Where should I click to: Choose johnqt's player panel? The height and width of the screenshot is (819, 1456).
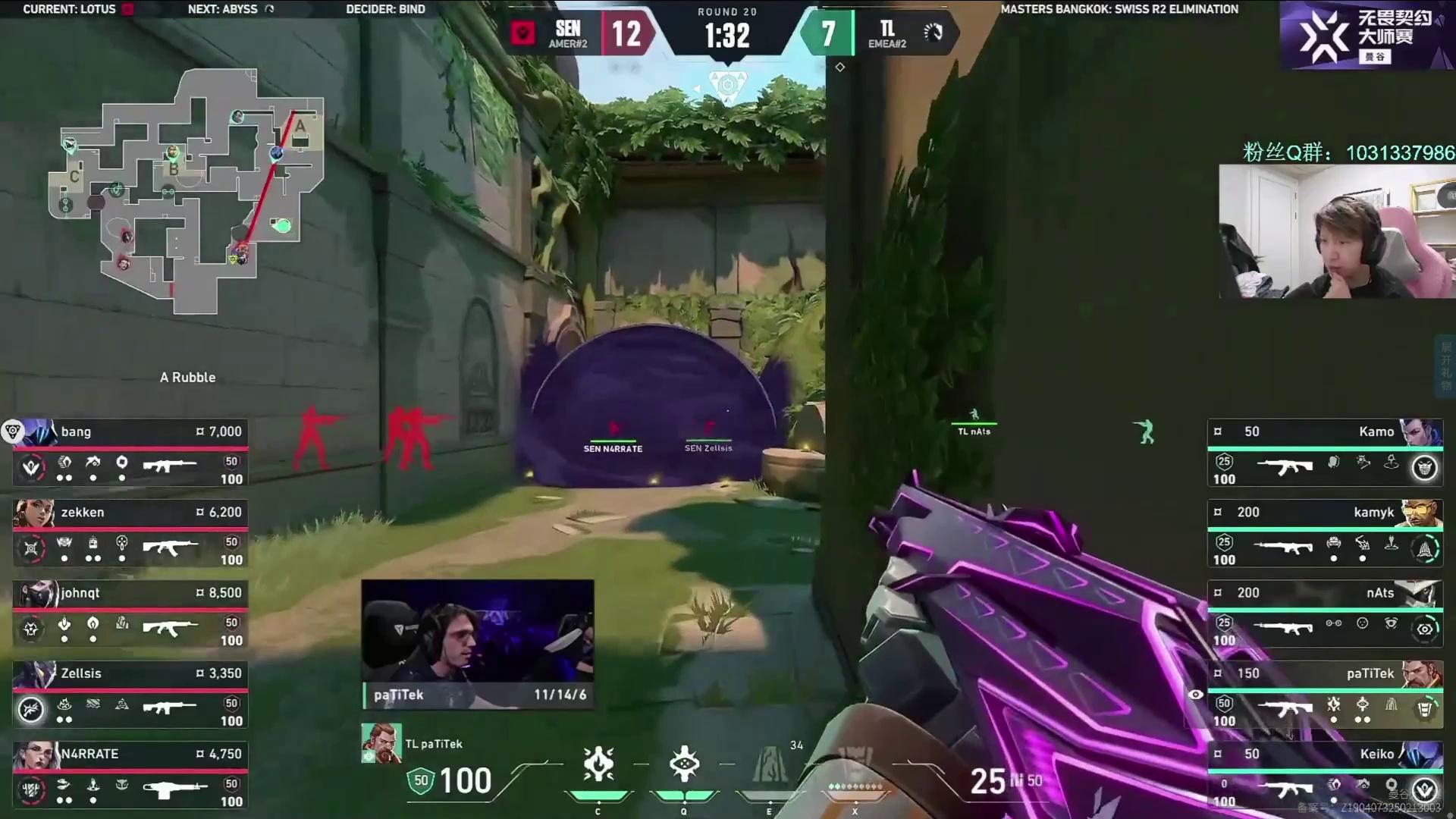130,614
